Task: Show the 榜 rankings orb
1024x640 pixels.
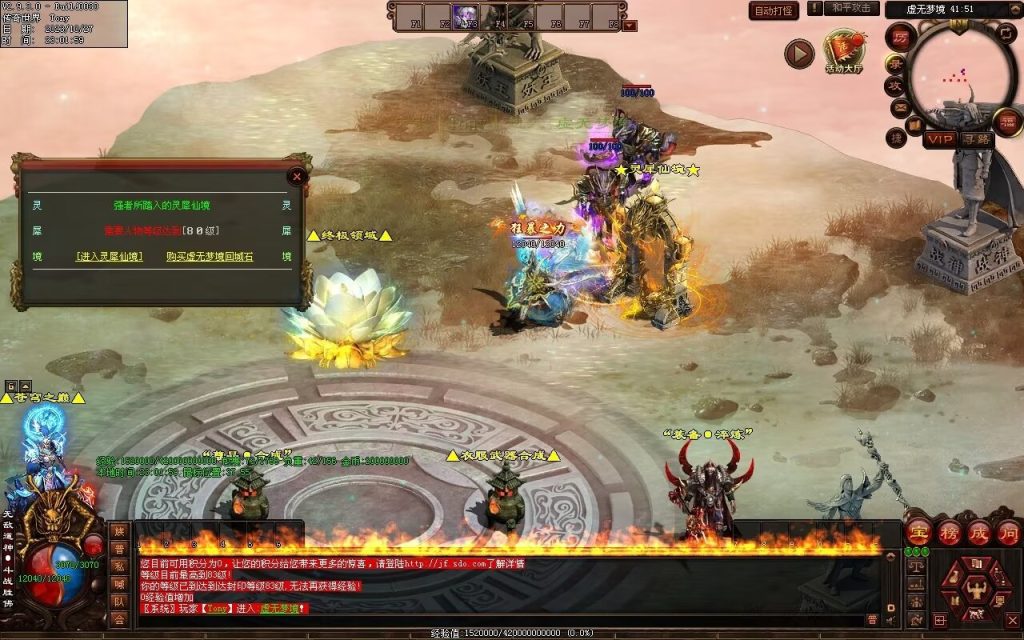Action: coord(949,533)
